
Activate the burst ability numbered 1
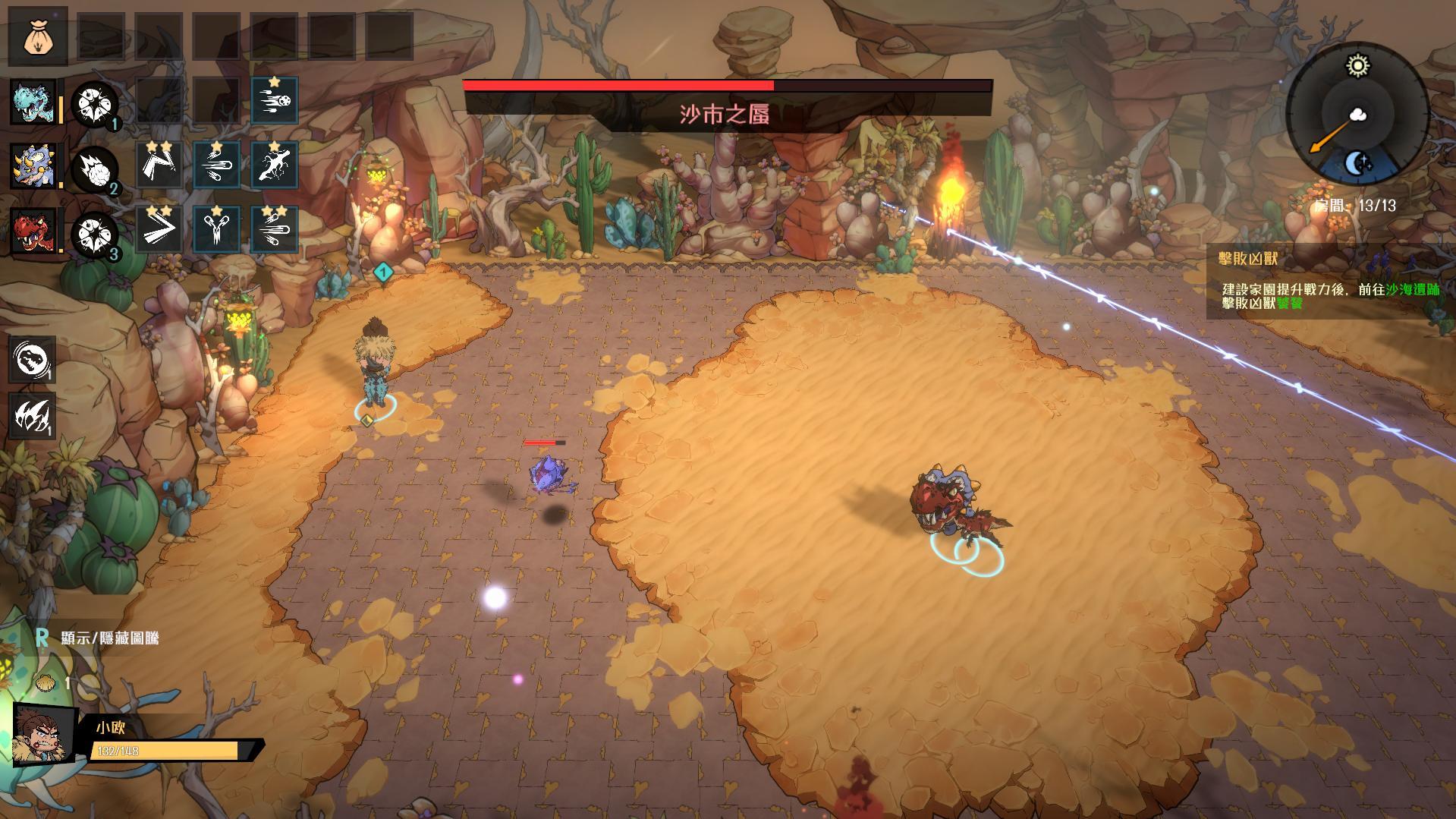click(x=95, y=104)
